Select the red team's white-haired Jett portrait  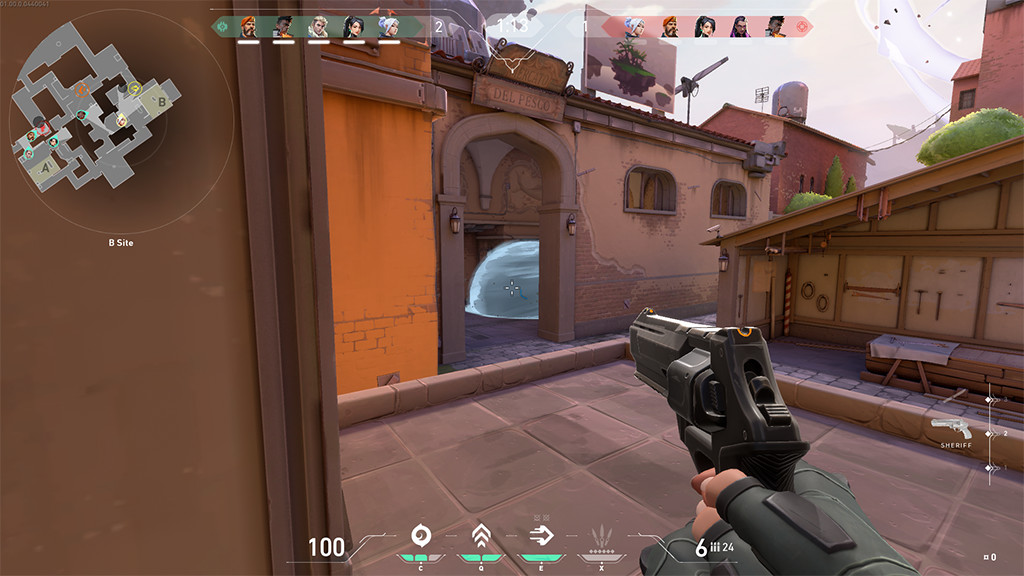pos(634,27)
